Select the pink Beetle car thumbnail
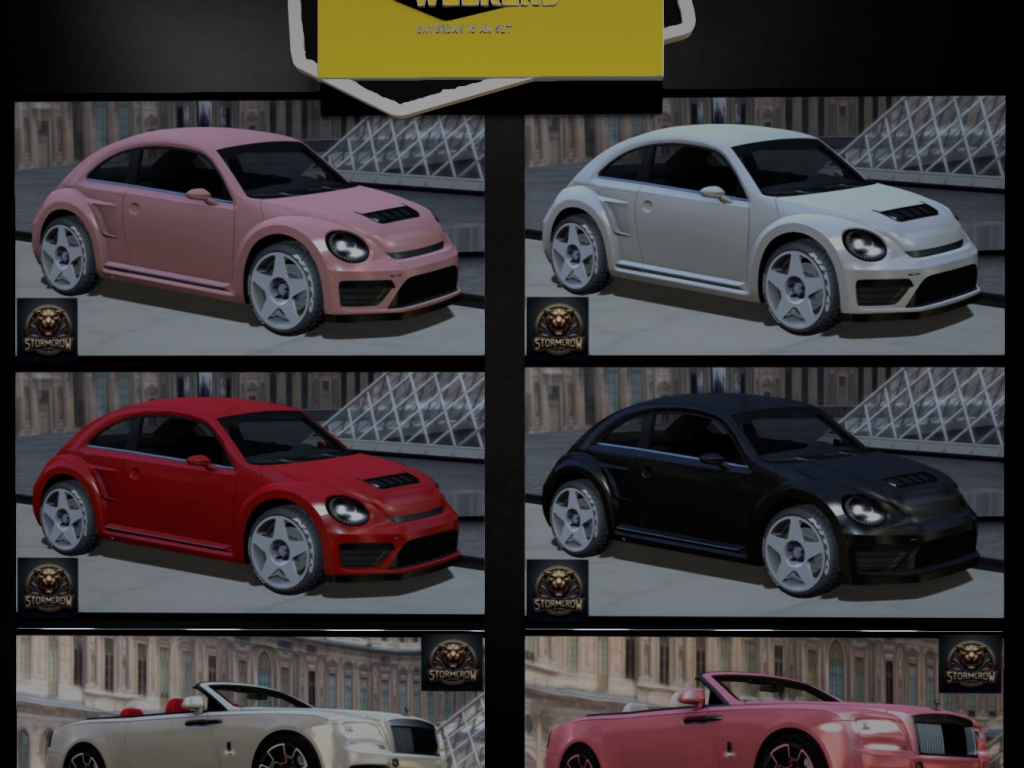The image size is (1024, 768). (x=249, y=226)
